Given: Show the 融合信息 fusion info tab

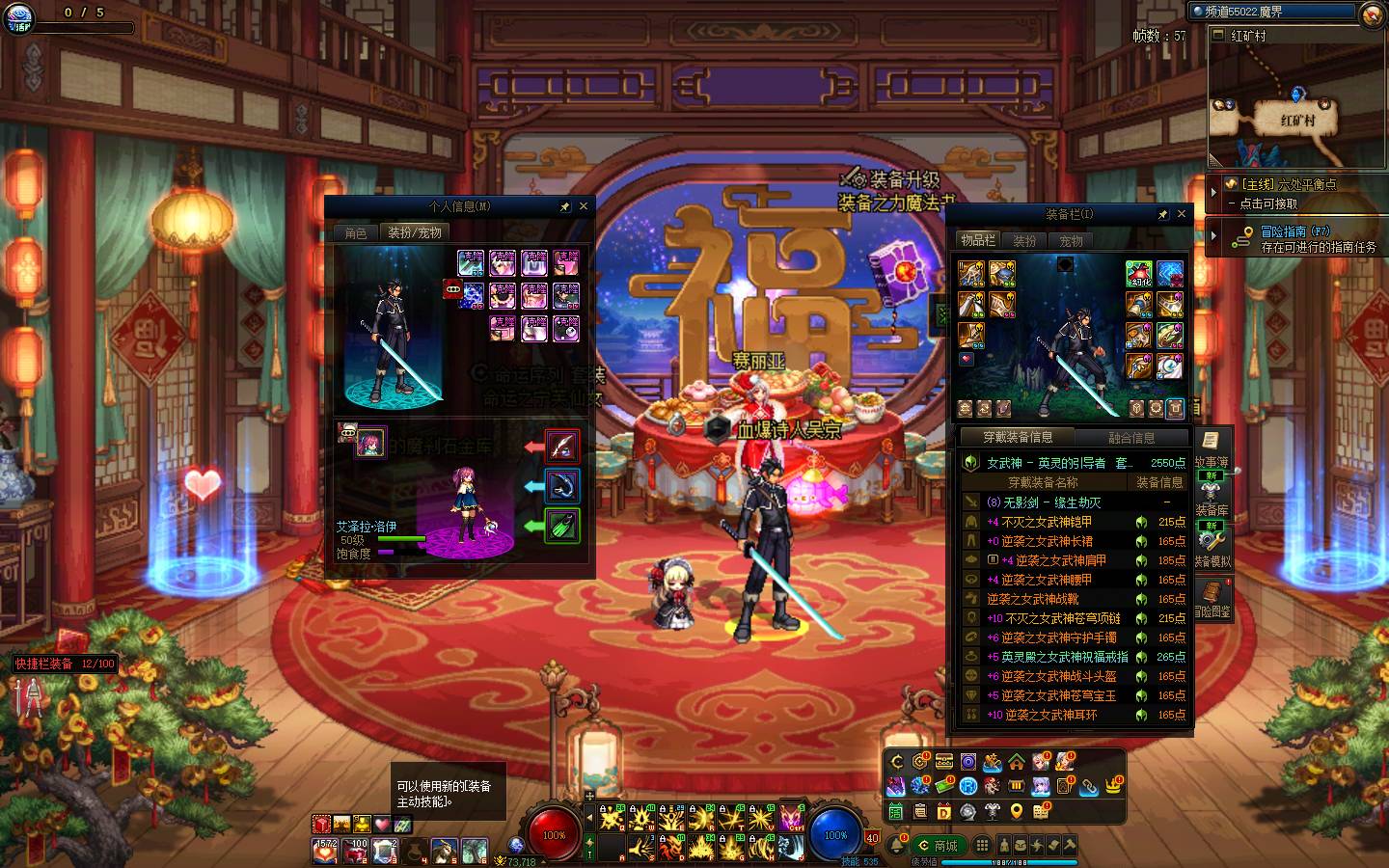Looking at the screenshot, I should (1131, 438).
